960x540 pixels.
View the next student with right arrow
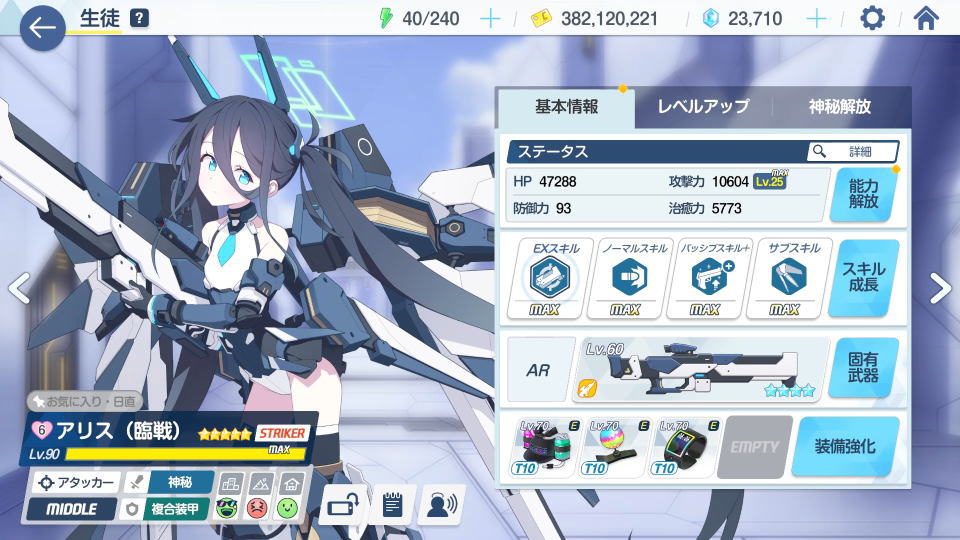[940, 288]
